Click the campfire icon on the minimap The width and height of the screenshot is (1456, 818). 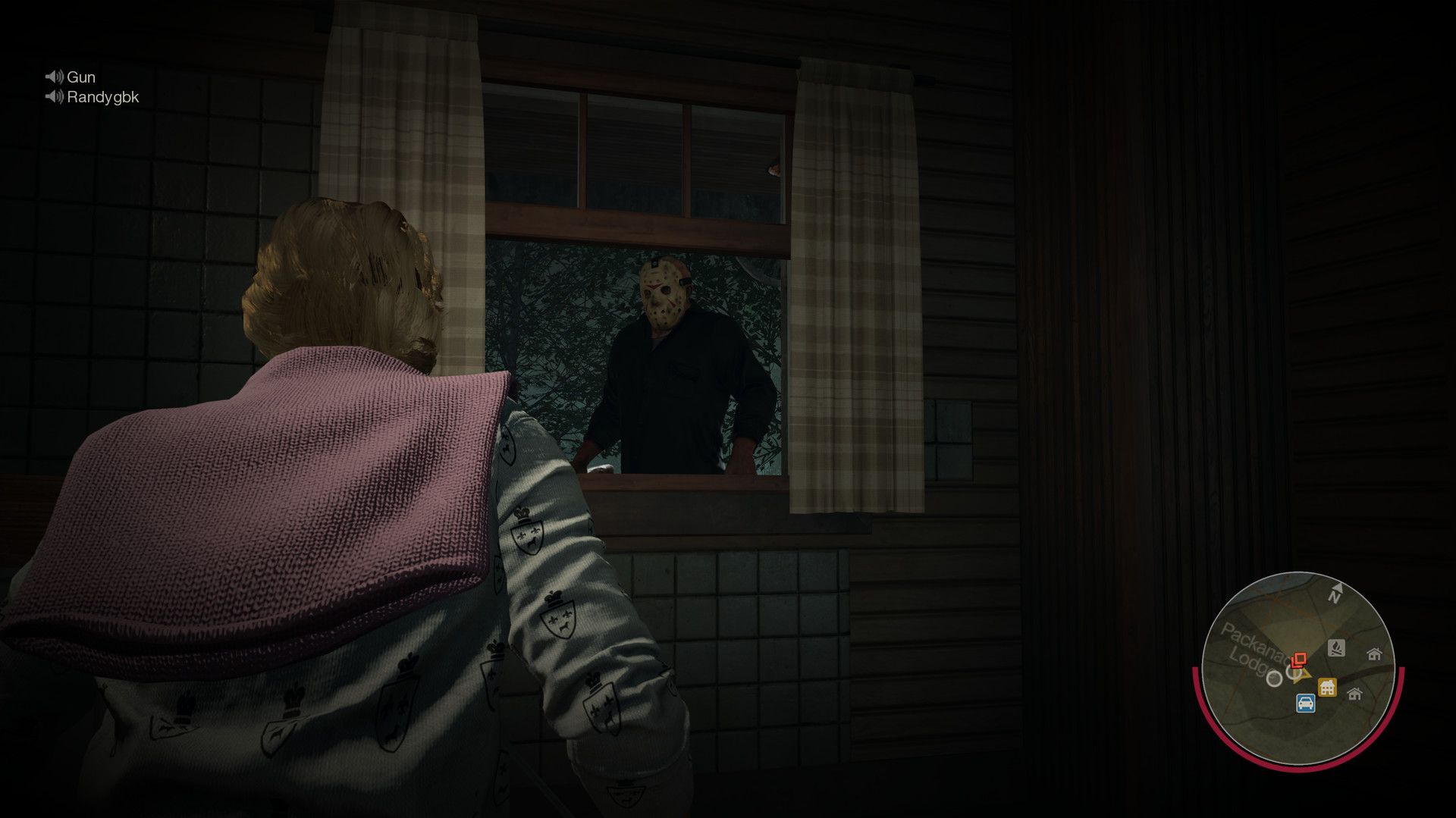1336,648
